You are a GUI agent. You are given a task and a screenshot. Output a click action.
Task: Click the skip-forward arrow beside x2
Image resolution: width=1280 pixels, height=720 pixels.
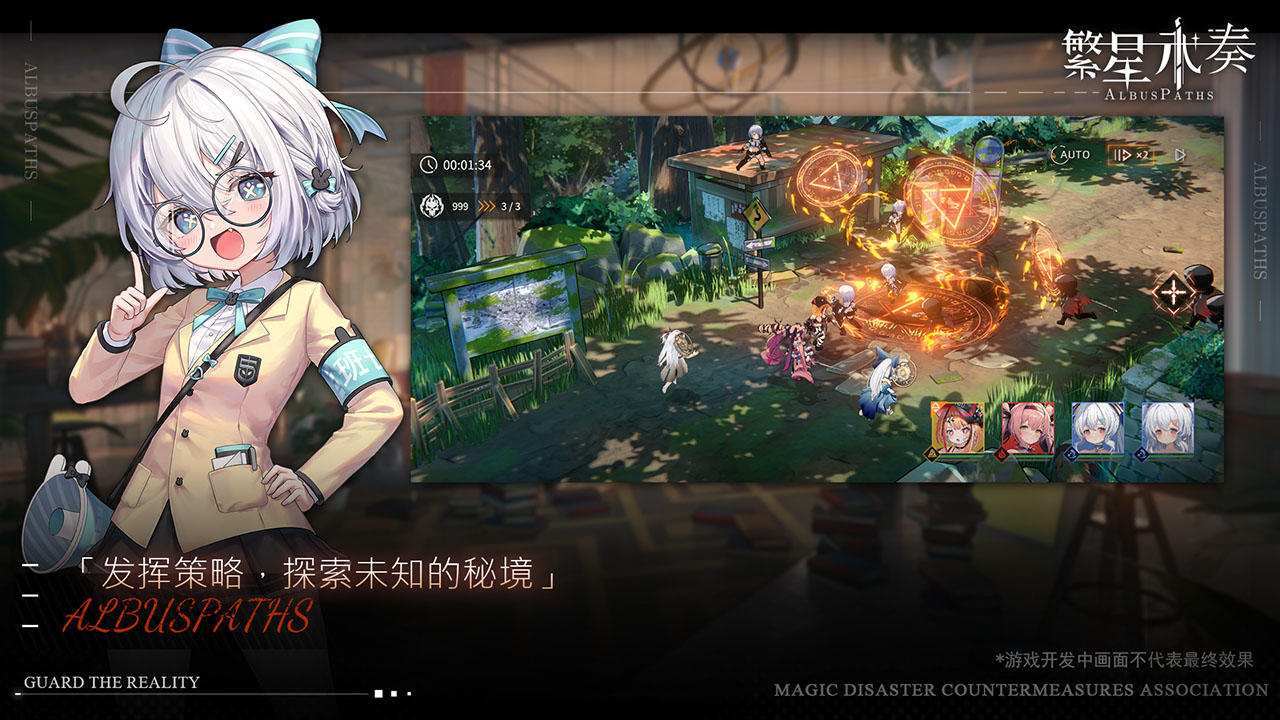[1180, 155]
